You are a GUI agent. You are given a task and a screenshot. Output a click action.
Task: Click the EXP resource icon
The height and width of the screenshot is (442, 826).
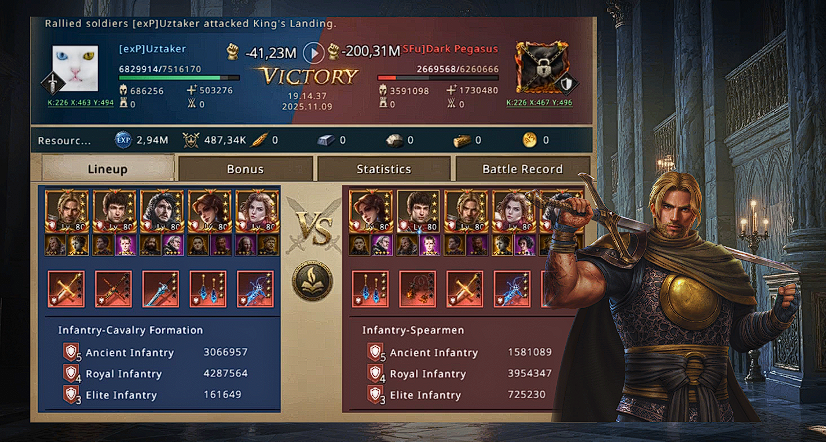pos(123,140)
